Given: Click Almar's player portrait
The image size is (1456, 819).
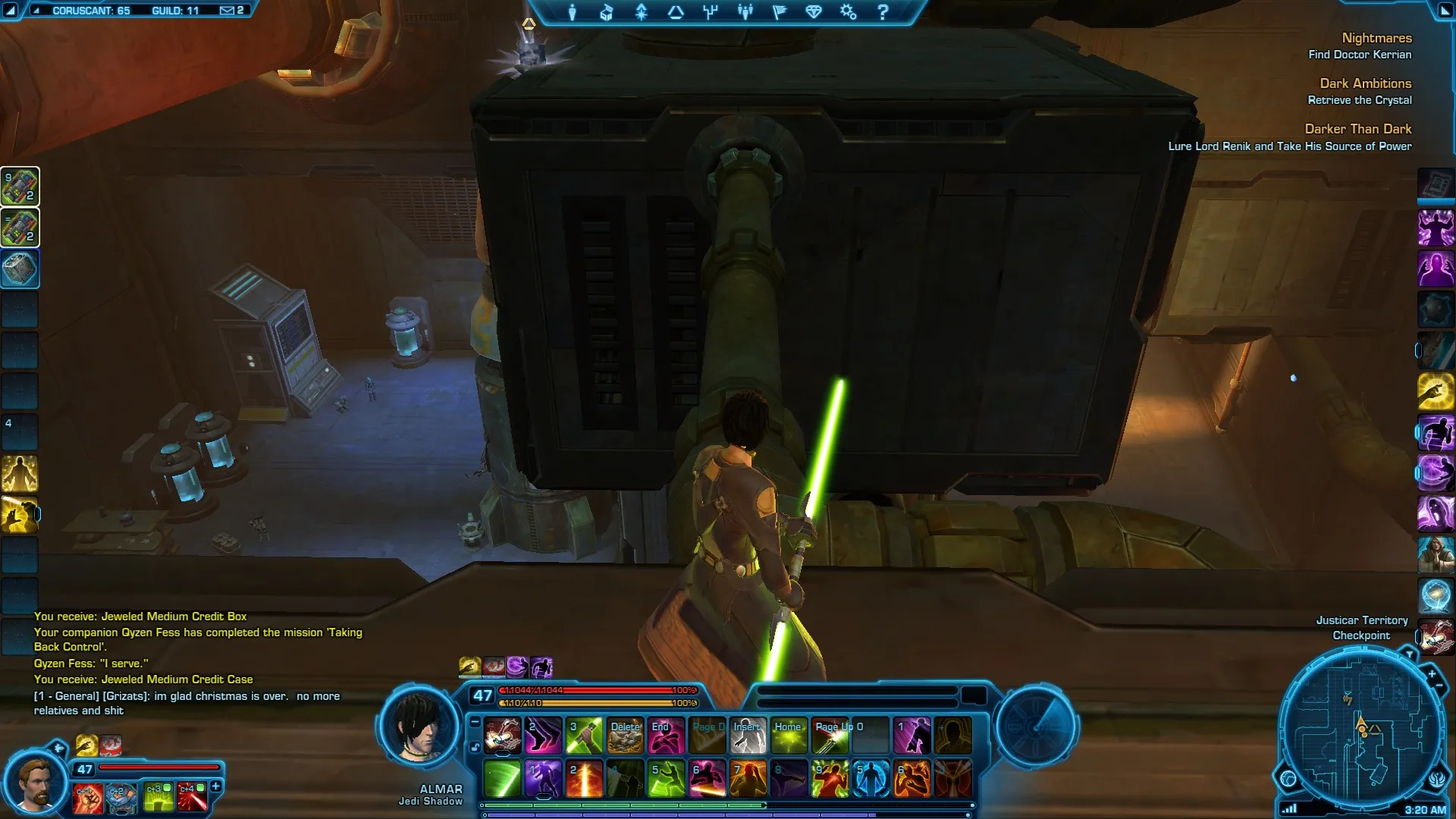Looking at the screenshot, I should [x=419, y=728].
